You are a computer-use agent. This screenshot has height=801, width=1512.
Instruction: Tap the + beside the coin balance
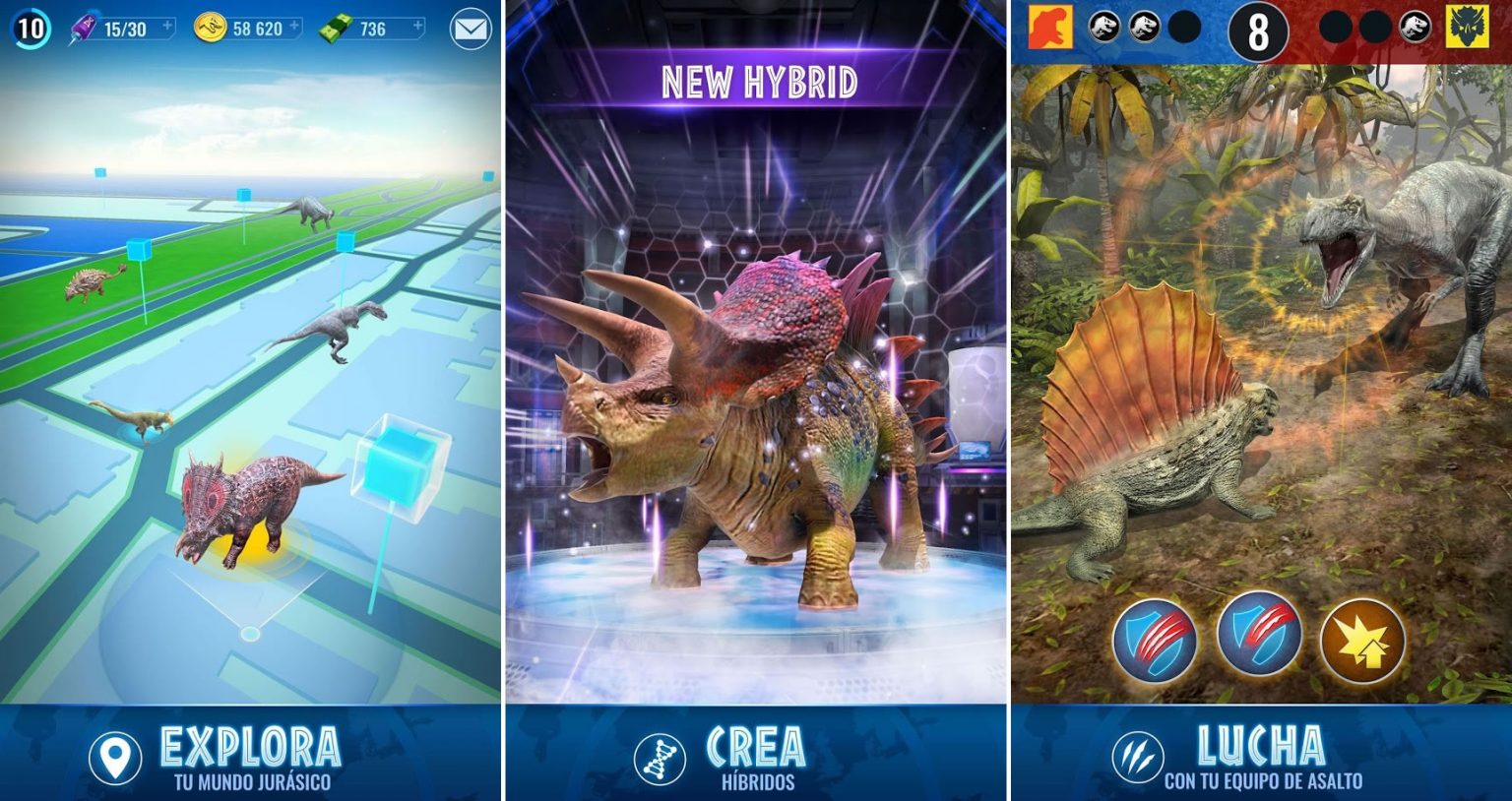pyautogui.click(x=293, y=26)
